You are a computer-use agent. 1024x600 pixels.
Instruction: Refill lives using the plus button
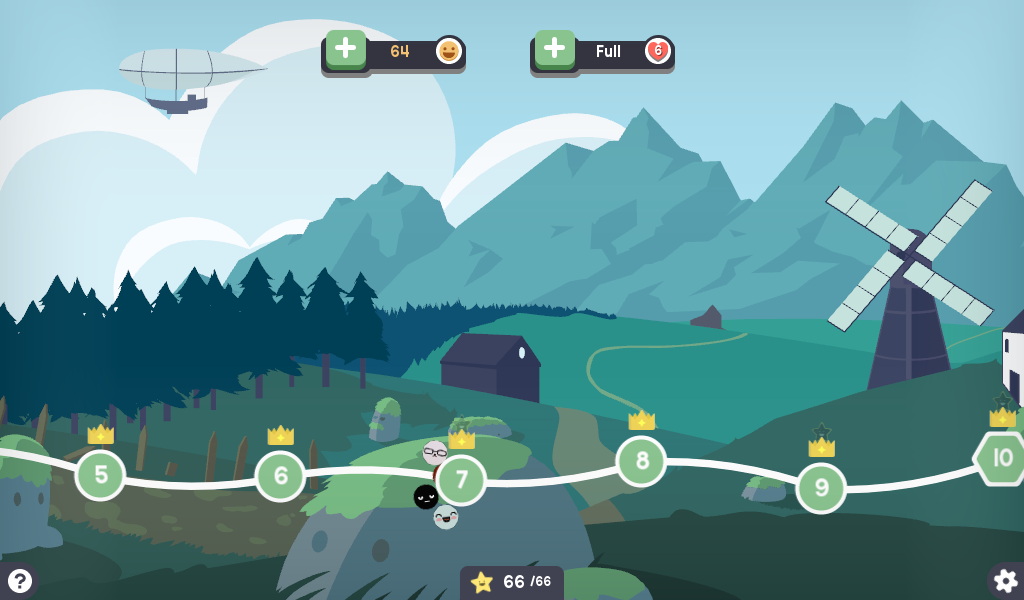(555, 49)
